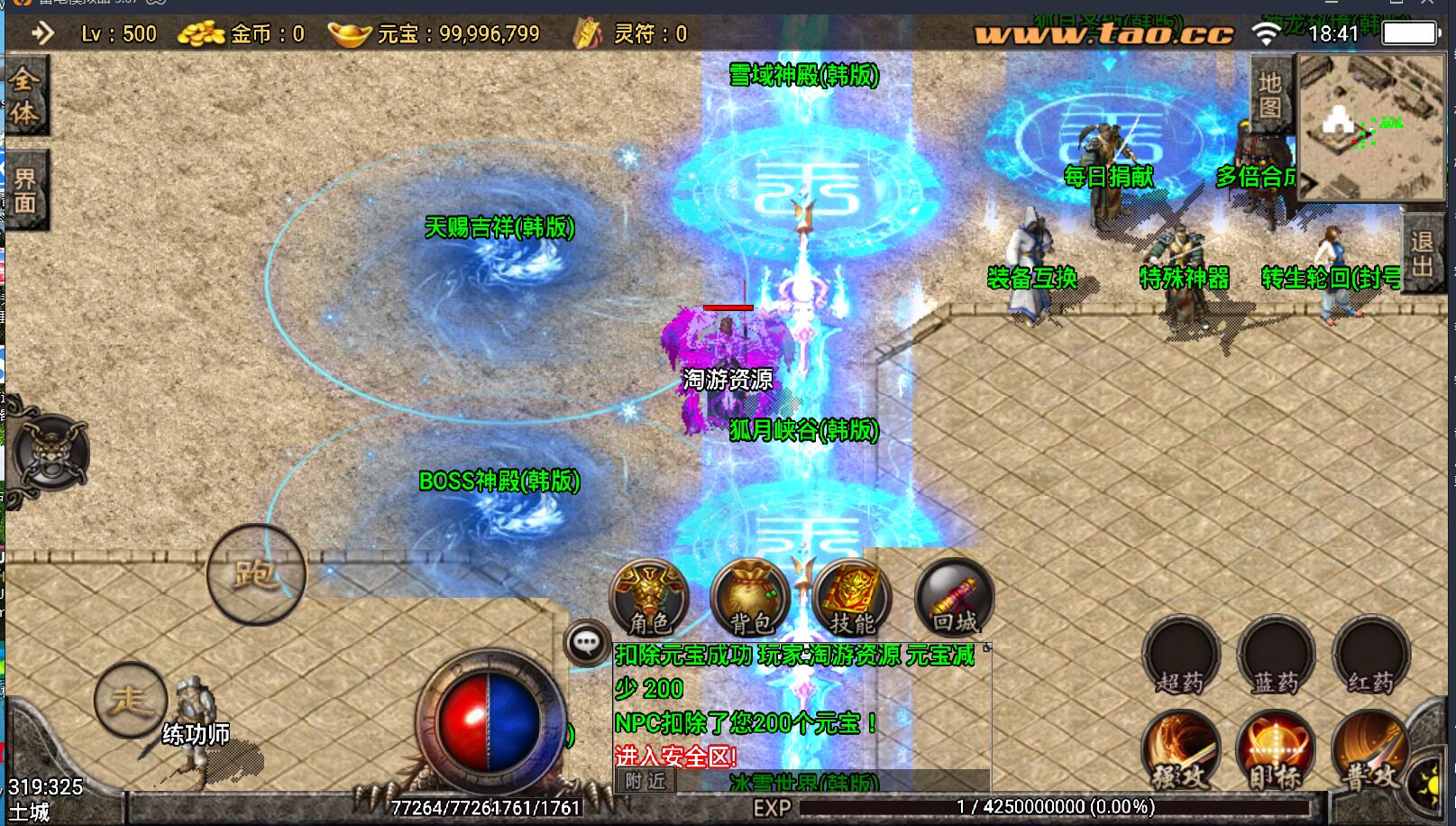Open the 背包 backpack

coord(750,597)
